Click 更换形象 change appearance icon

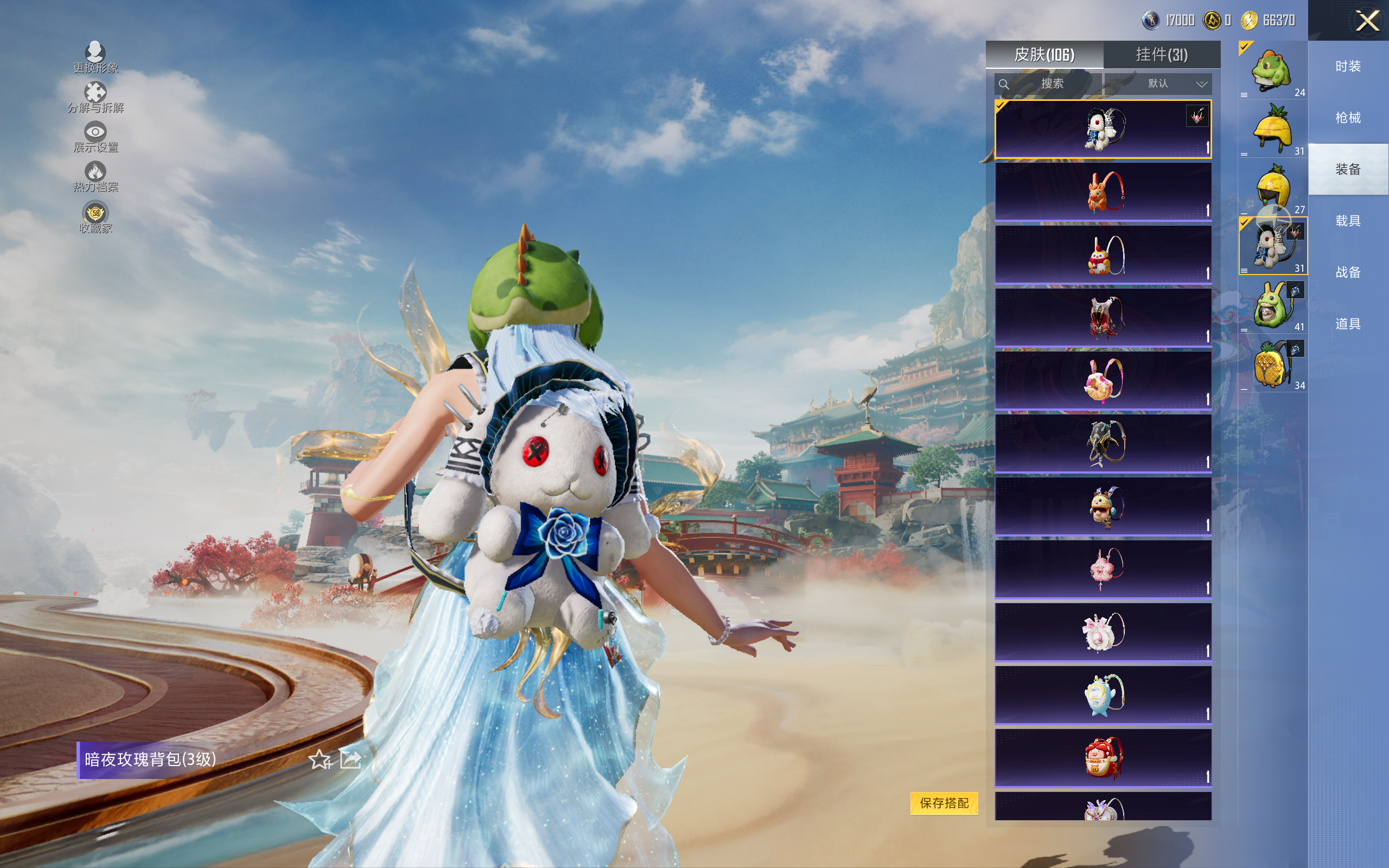(x=95, y=57)
